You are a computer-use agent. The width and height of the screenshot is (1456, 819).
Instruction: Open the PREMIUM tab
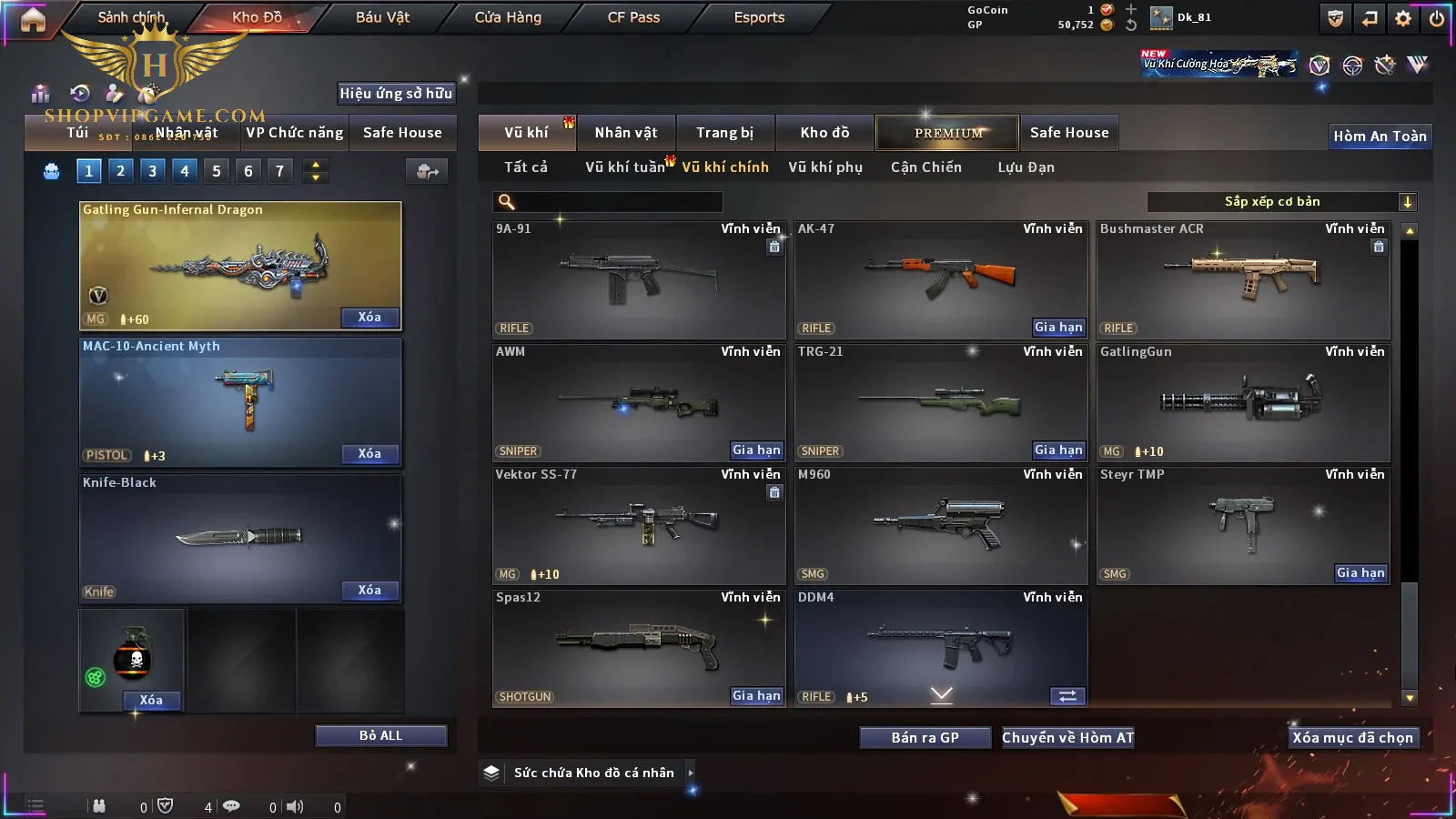point(947,133)
